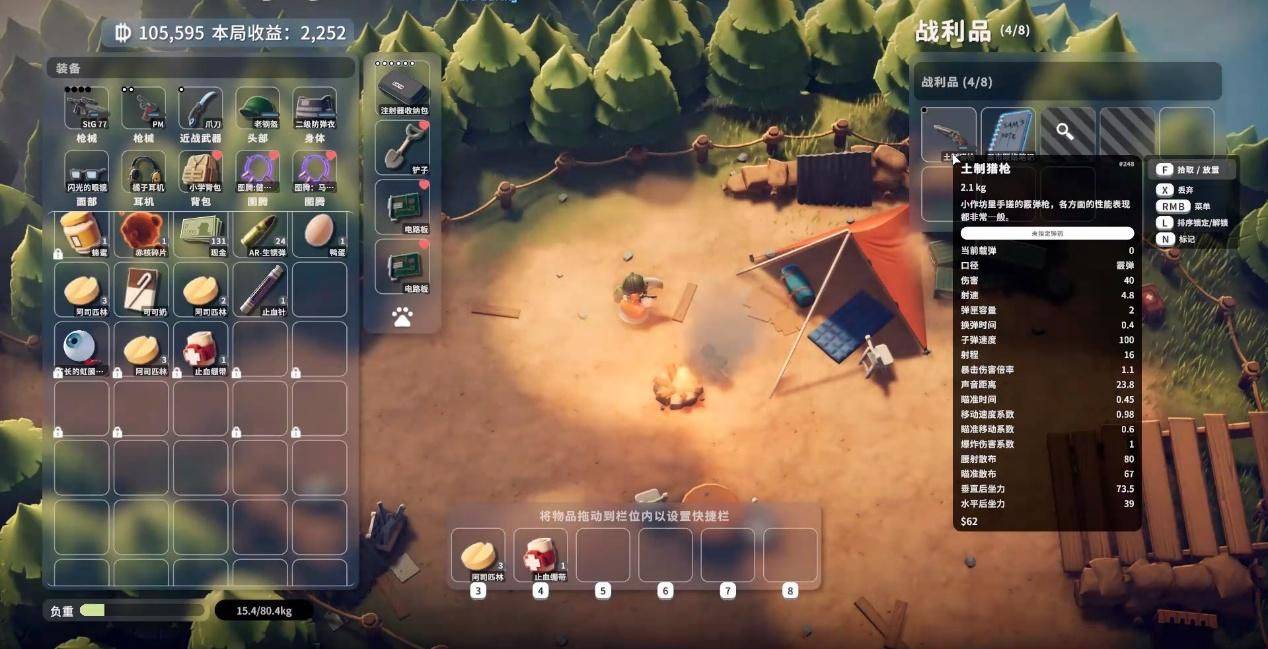Click the AR rusty ammo stack
This screenshot has height=649, width=1268.
pos(260,233)
